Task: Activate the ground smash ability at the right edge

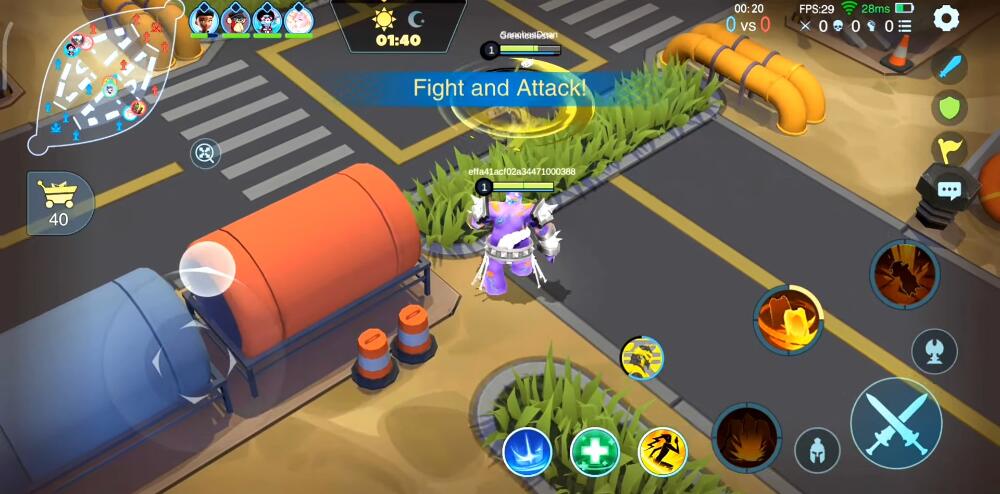Action: point(904,273)
